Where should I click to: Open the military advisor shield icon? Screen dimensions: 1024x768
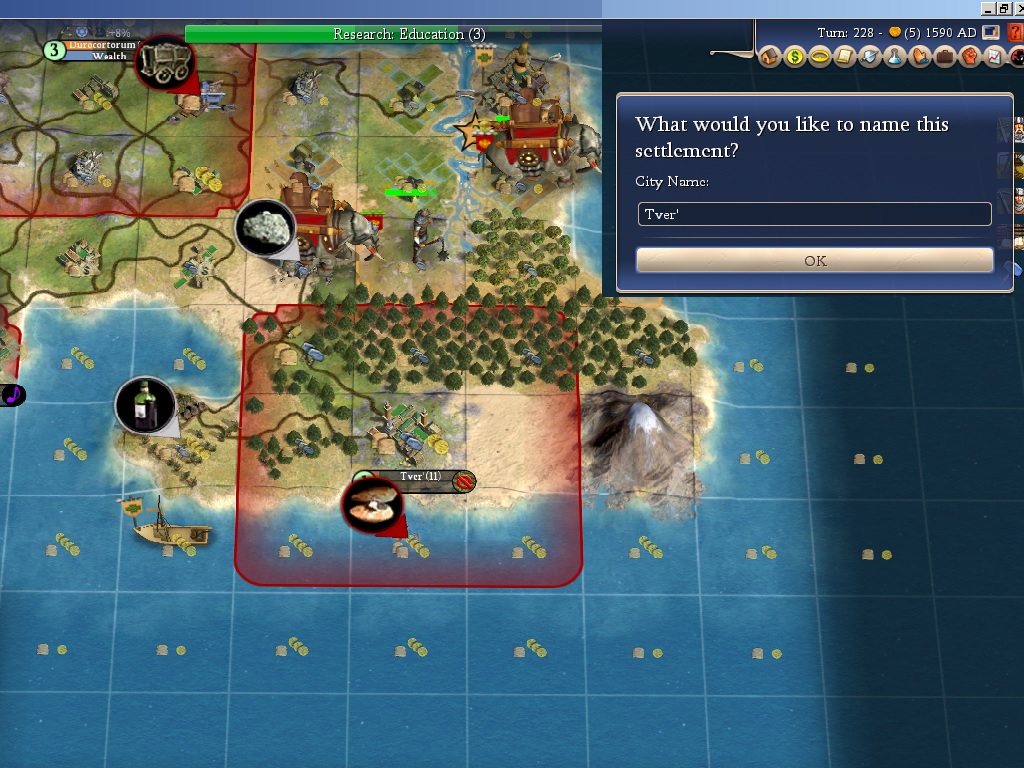(x=870, y=57)
